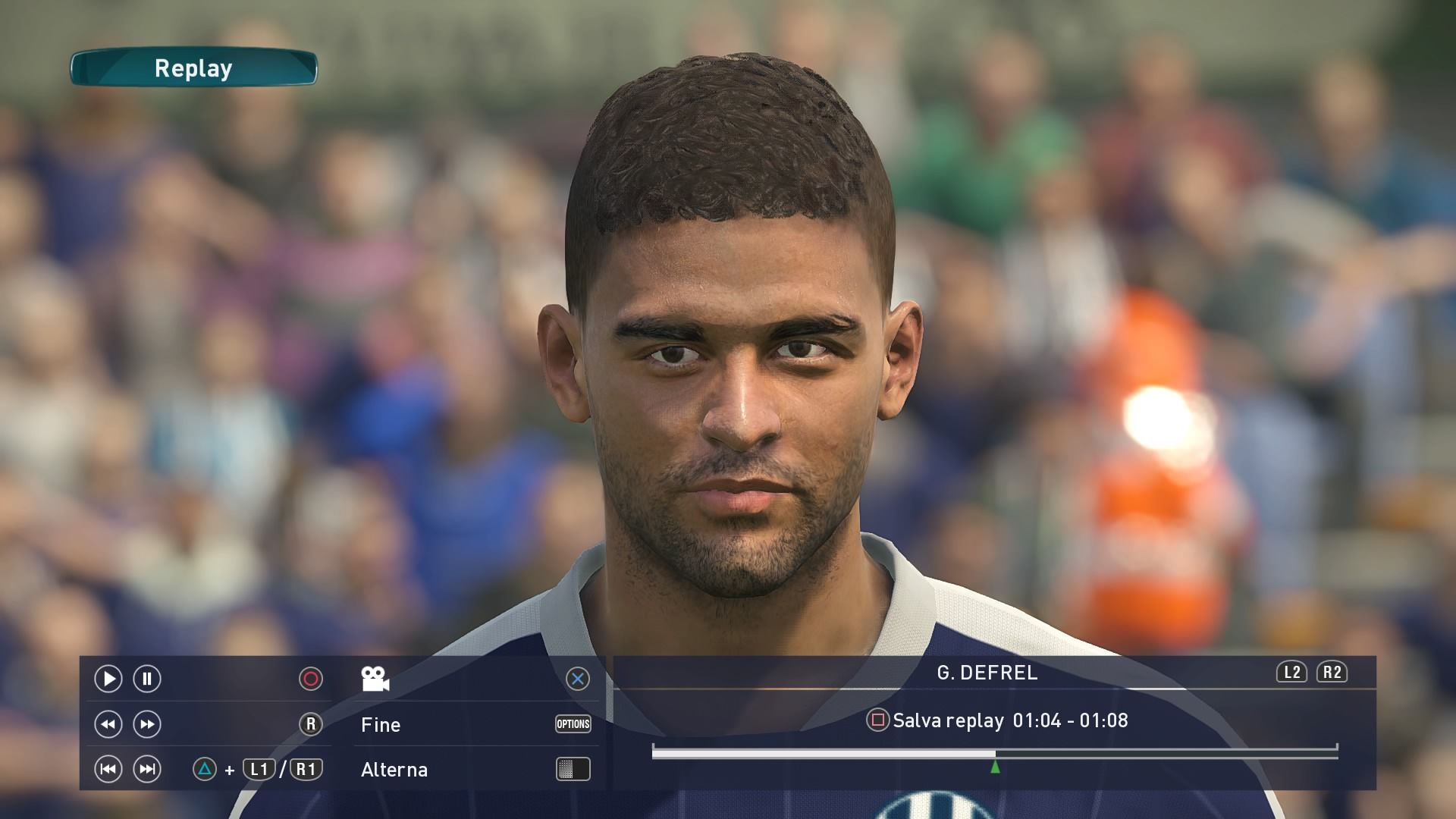
Task: Choose the Fine option to end replay
Action: pyautogui.click(x=381, y=725)
